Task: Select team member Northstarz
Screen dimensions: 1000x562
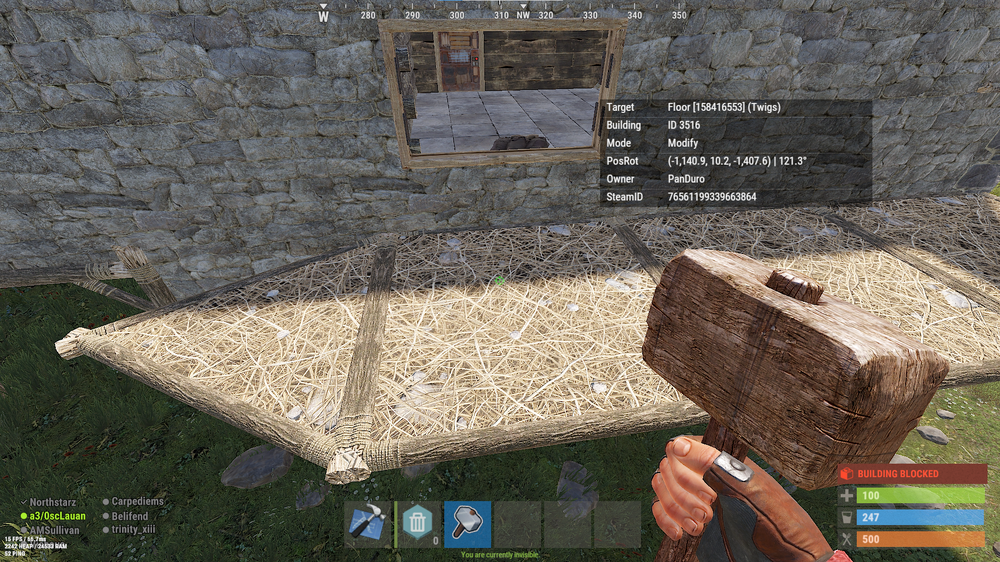Action: click(58, 502)
